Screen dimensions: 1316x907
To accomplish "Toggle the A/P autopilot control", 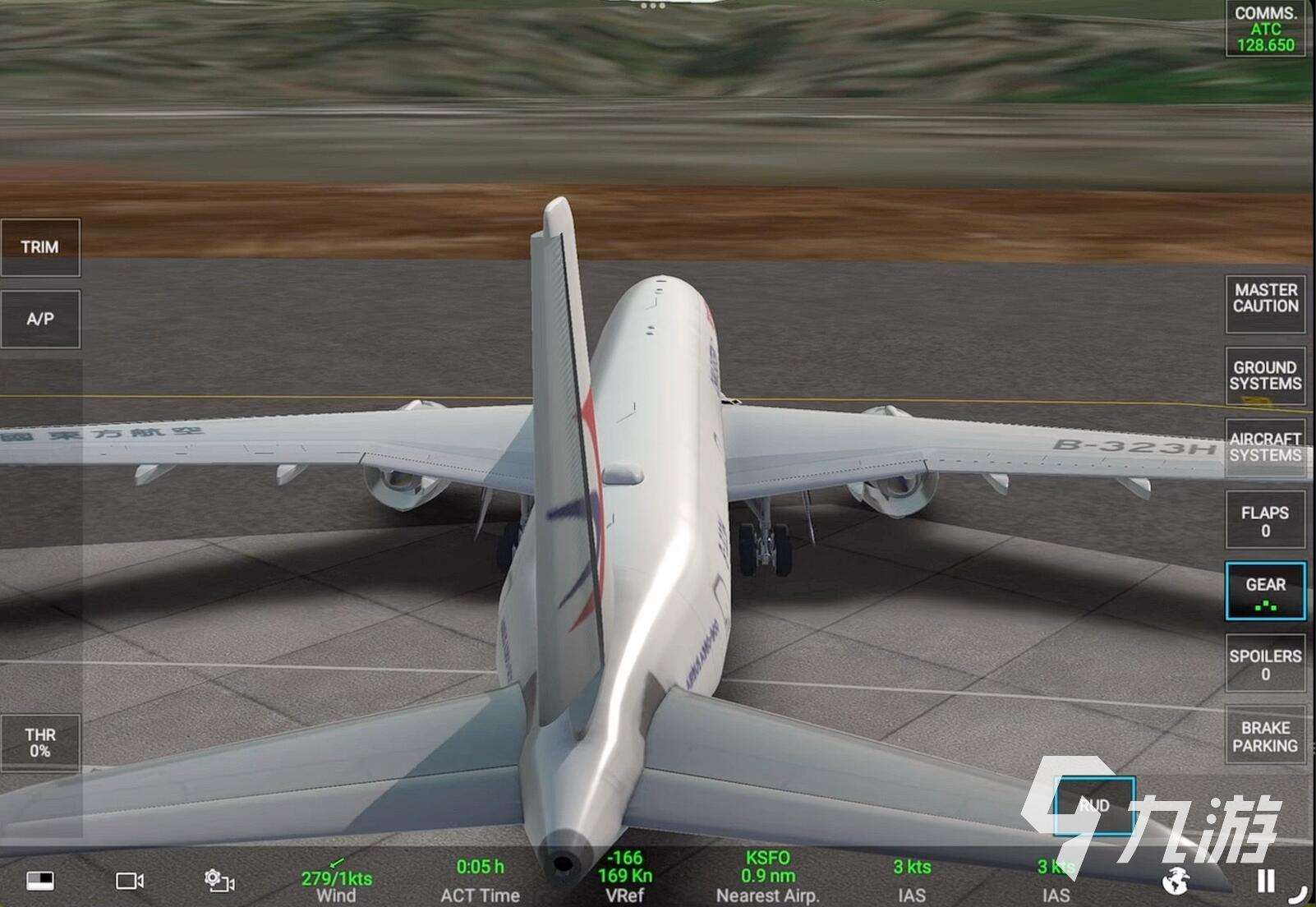I will (41, 320).
